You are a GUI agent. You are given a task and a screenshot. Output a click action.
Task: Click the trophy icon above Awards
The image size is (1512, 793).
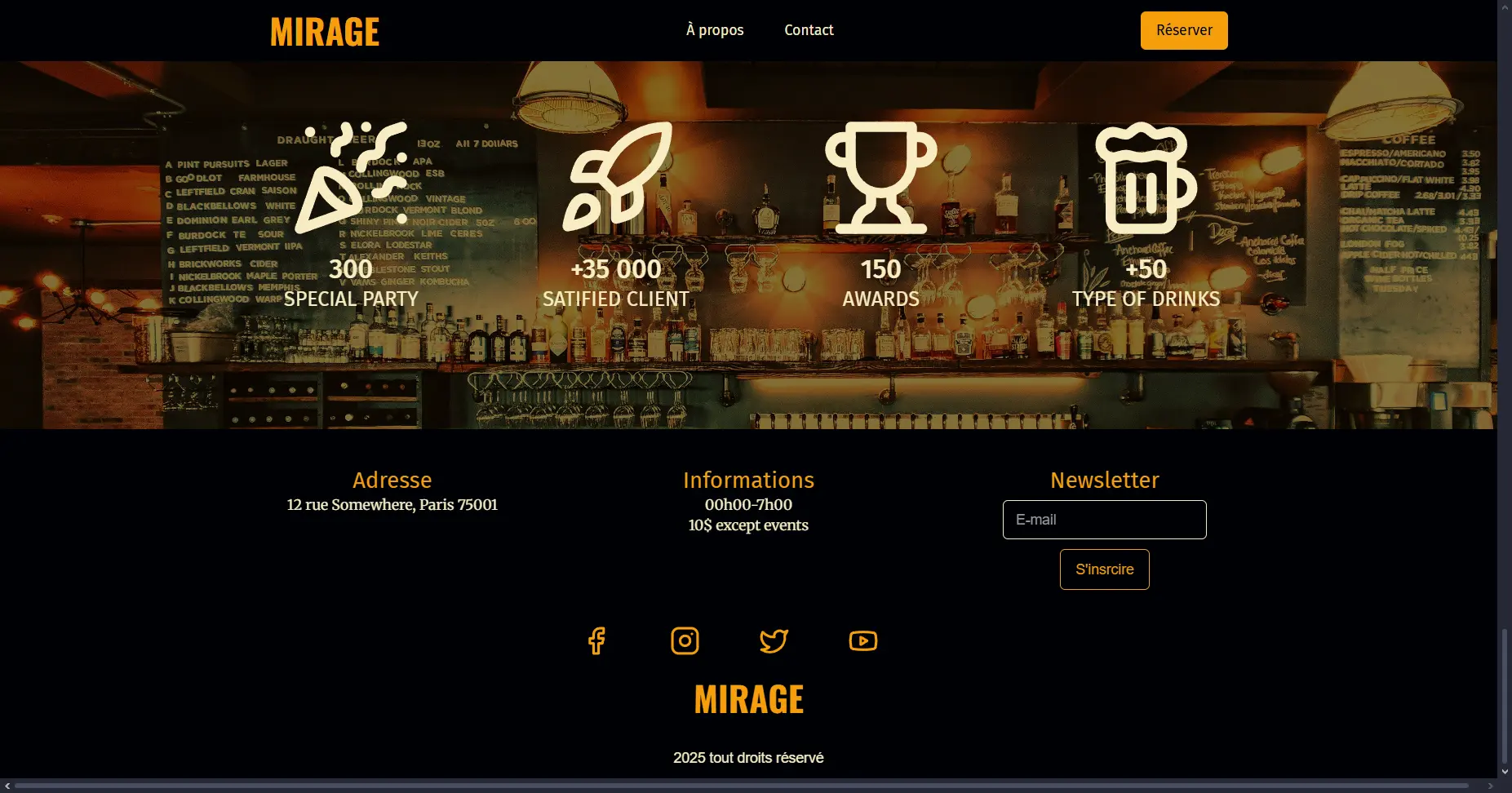[x=881, y=175]
